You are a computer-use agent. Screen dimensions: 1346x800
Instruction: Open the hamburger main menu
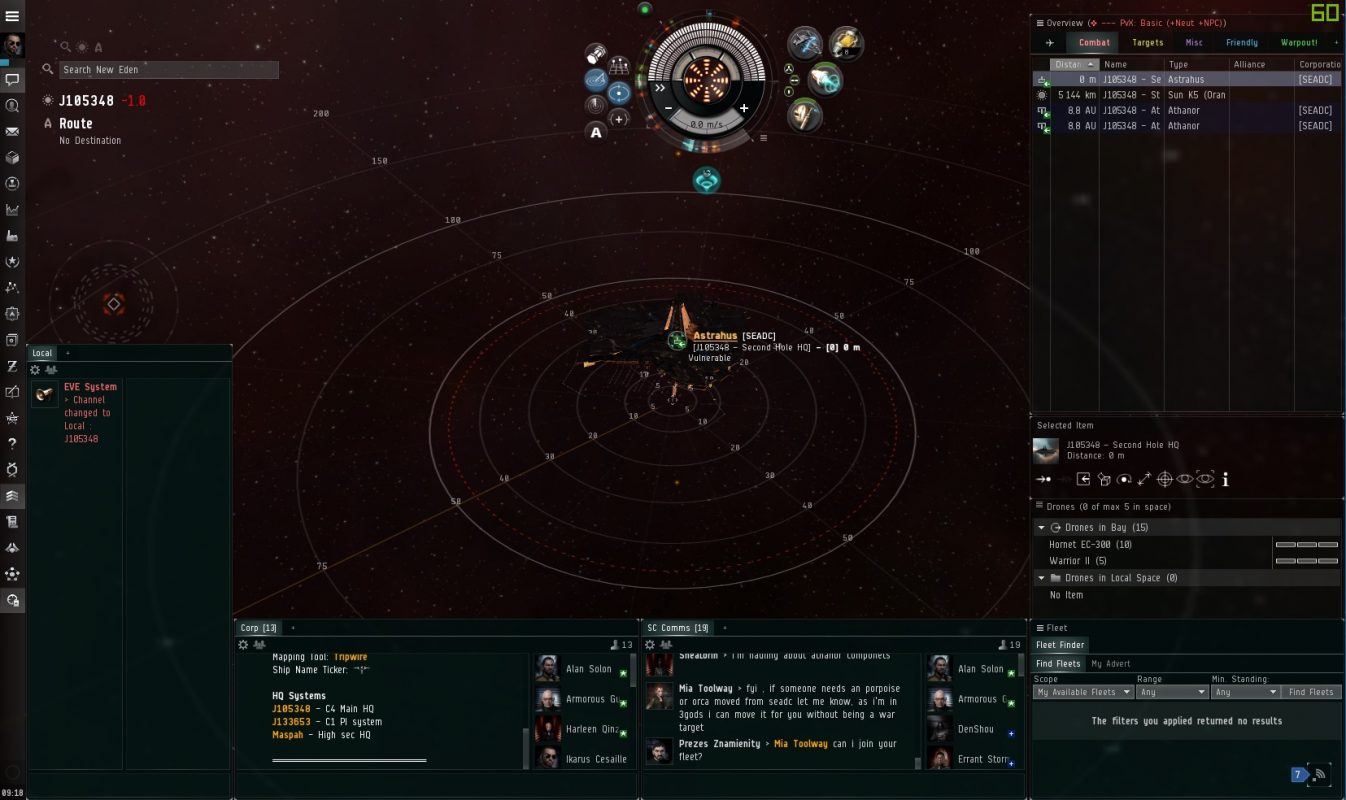pos(12,16)
